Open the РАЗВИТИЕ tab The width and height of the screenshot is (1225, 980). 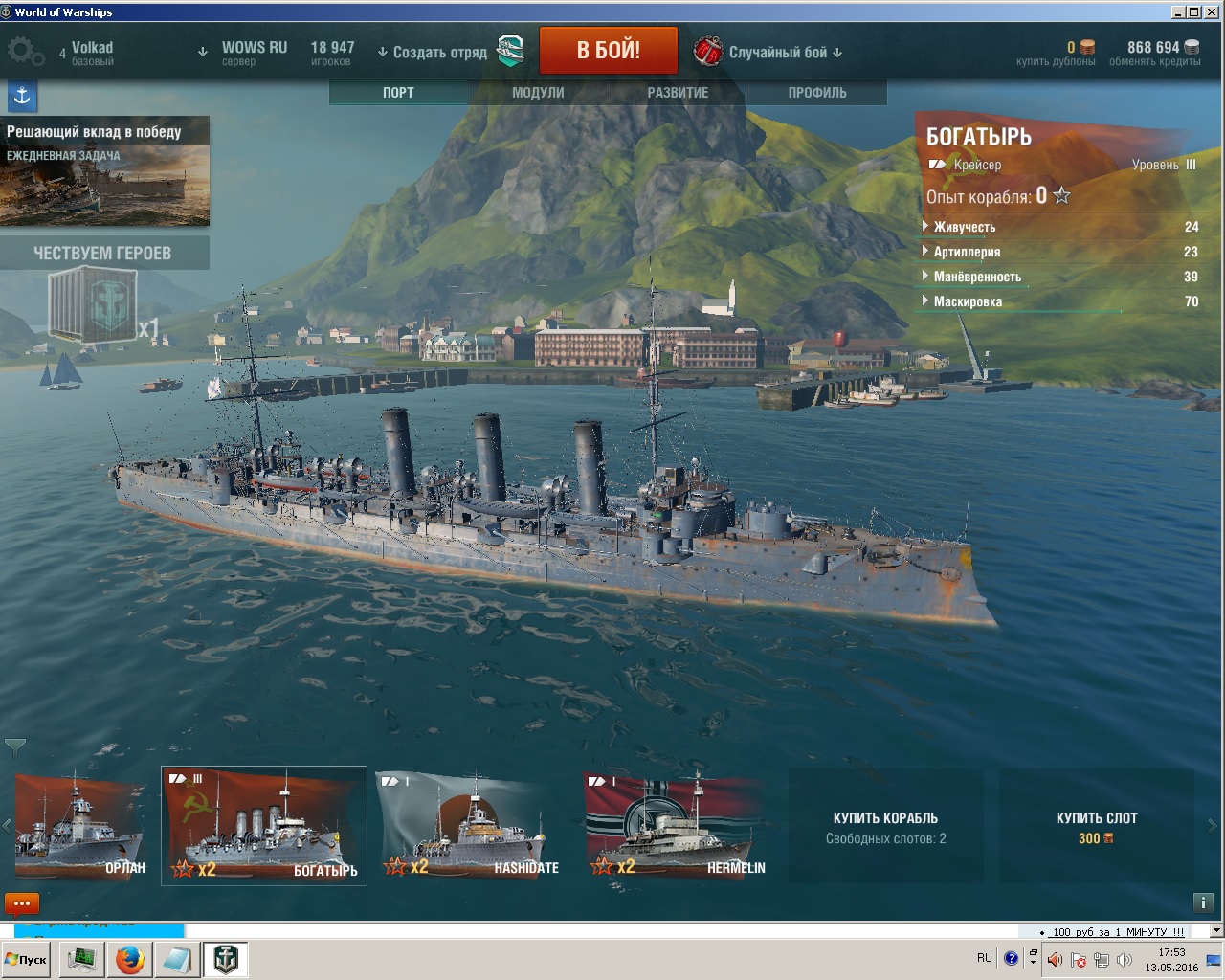click(x=678, y=93)
